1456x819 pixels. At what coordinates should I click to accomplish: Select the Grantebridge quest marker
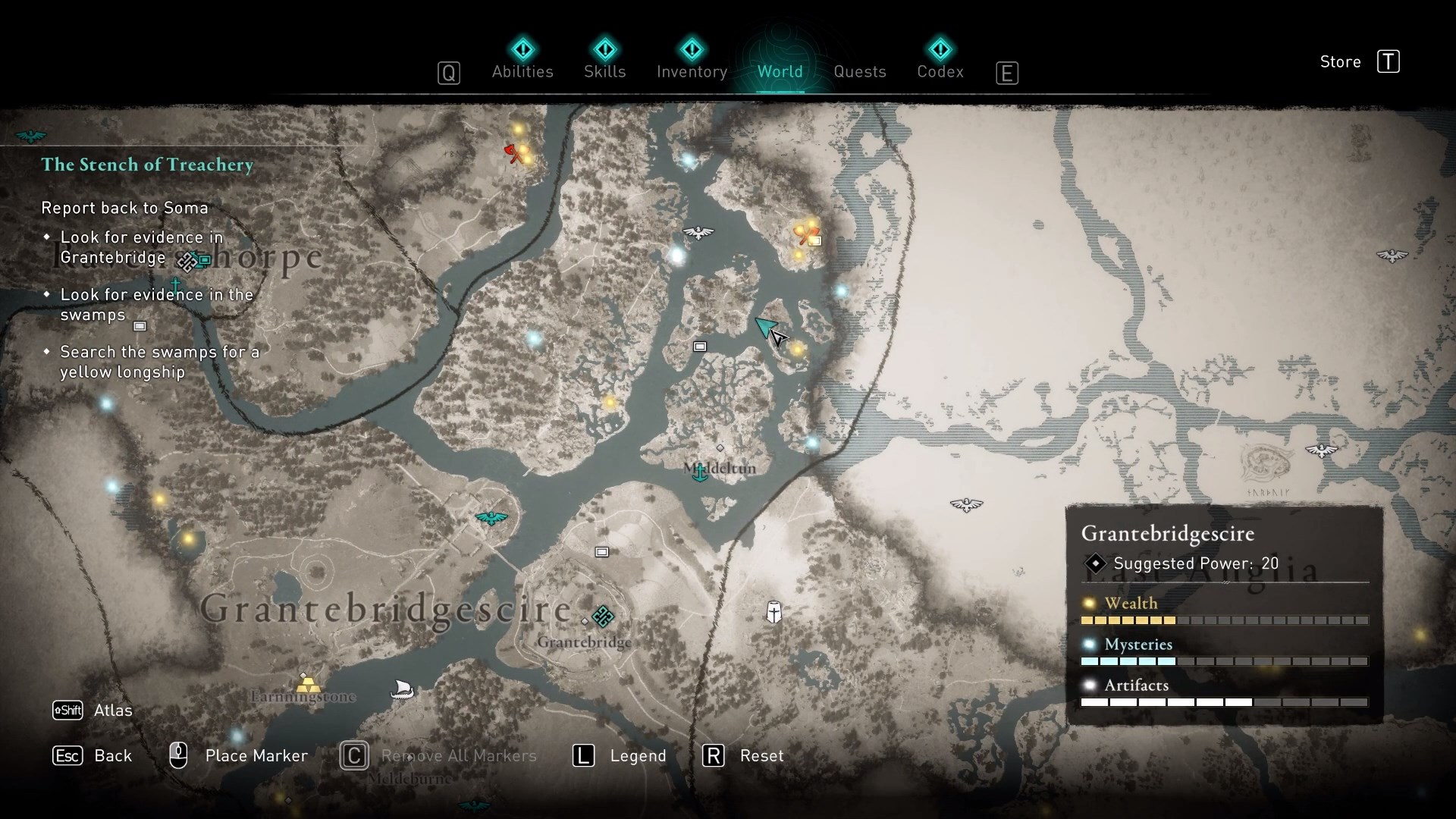603,617
